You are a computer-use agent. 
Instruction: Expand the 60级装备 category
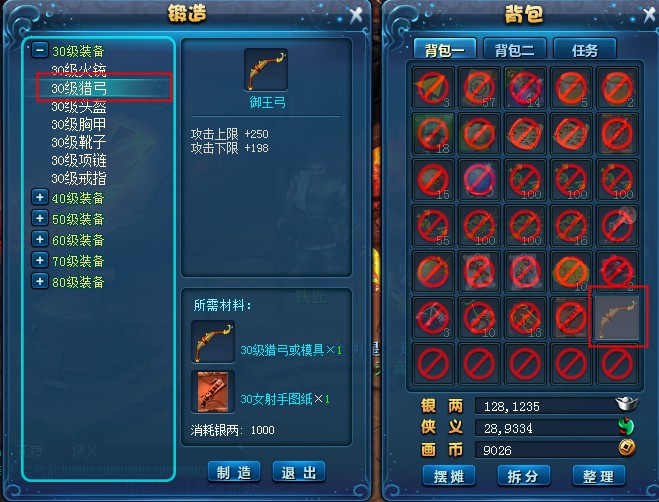click(39, 240)
